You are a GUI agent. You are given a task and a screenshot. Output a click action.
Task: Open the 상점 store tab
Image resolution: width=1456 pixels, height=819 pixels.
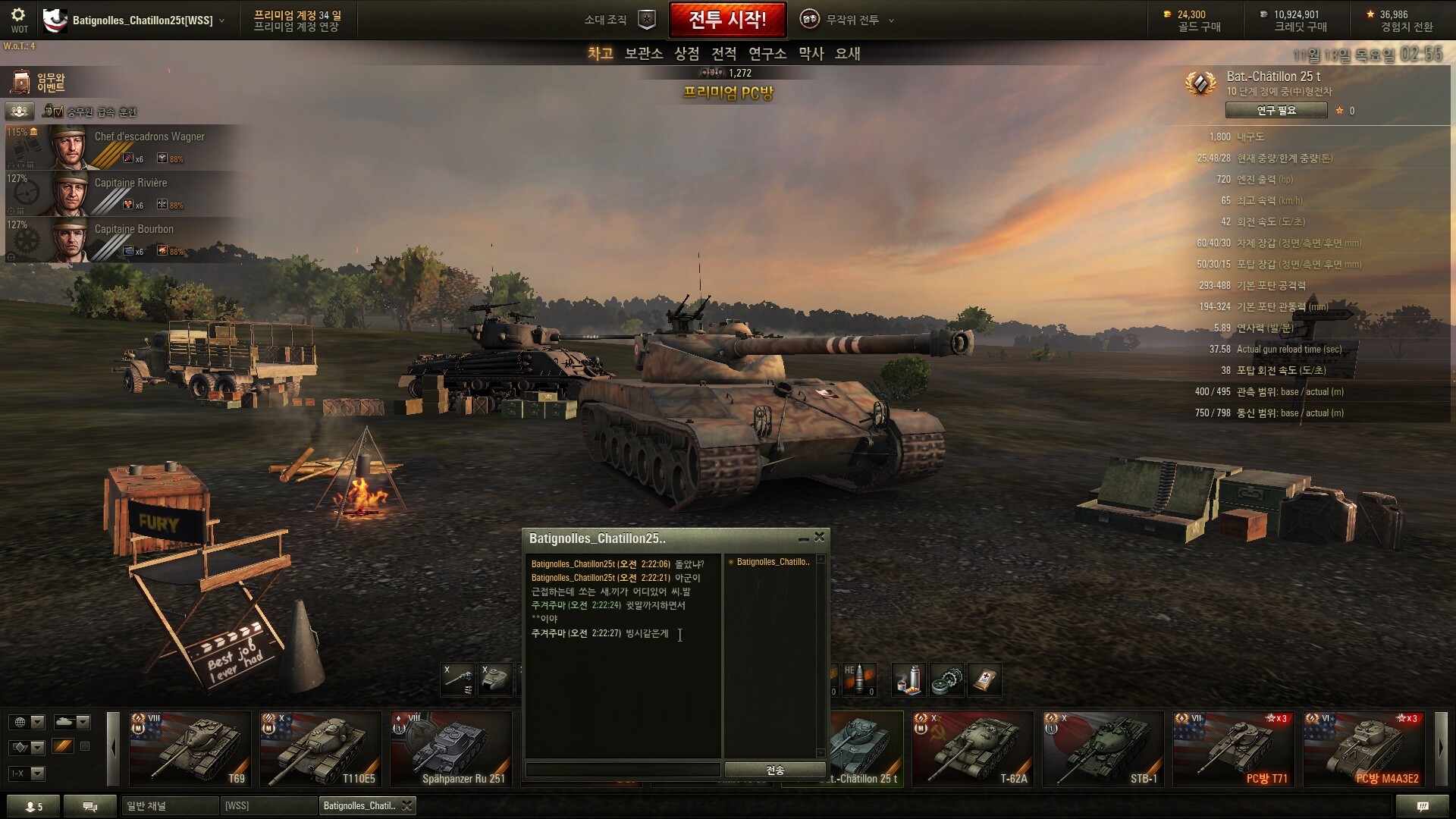pyautogui.click(x=686, y=54)
